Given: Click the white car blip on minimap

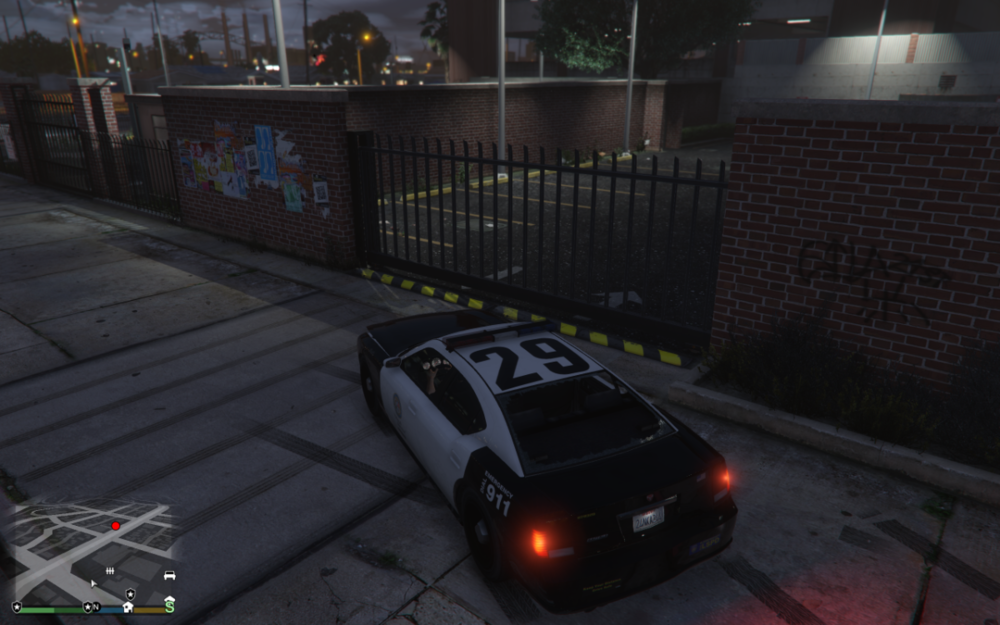Looking at the screenshot, I should pos(169,575).
